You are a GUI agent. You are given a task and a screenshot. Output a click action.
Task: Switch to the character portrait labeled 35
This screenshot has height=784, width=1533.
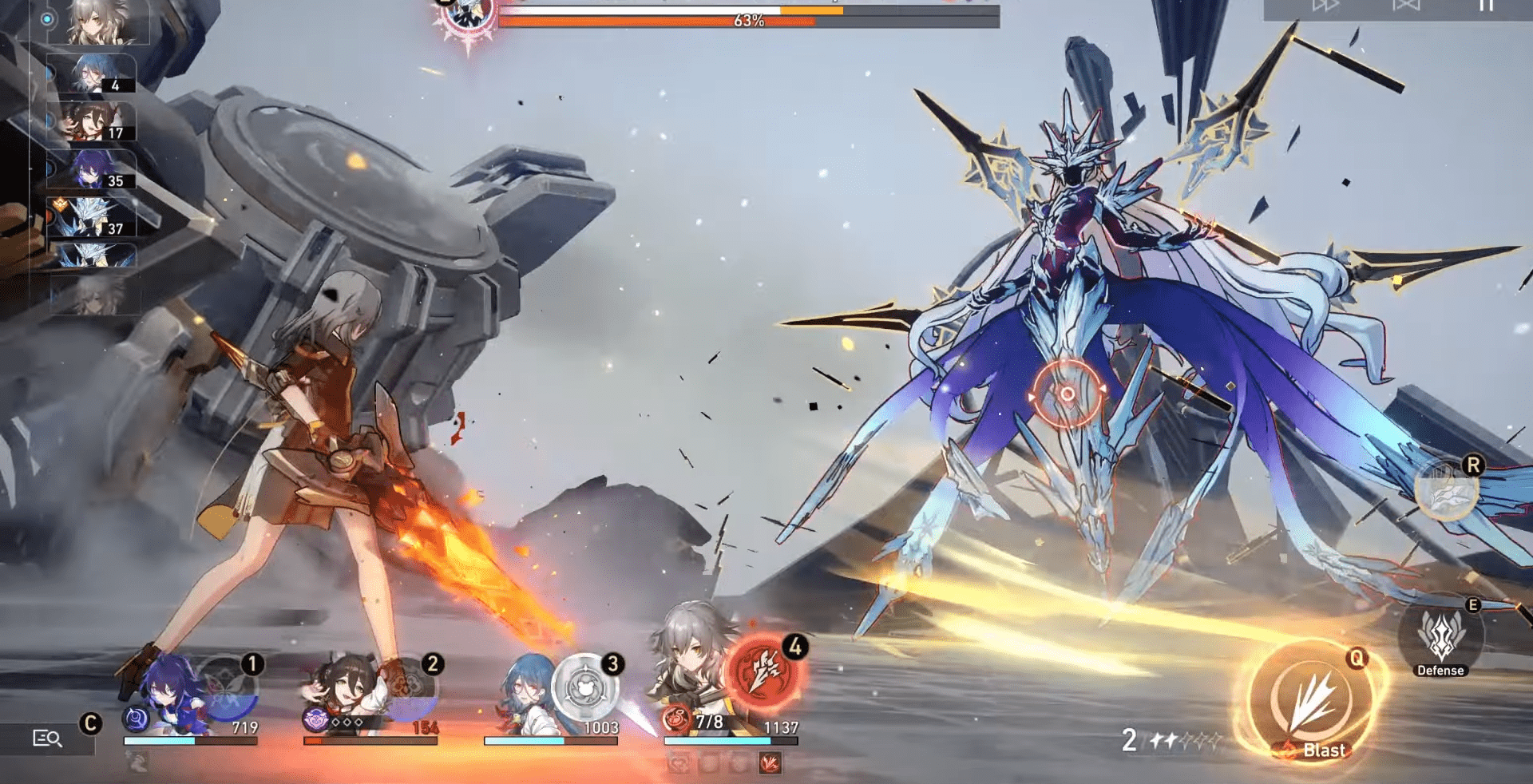92,169
